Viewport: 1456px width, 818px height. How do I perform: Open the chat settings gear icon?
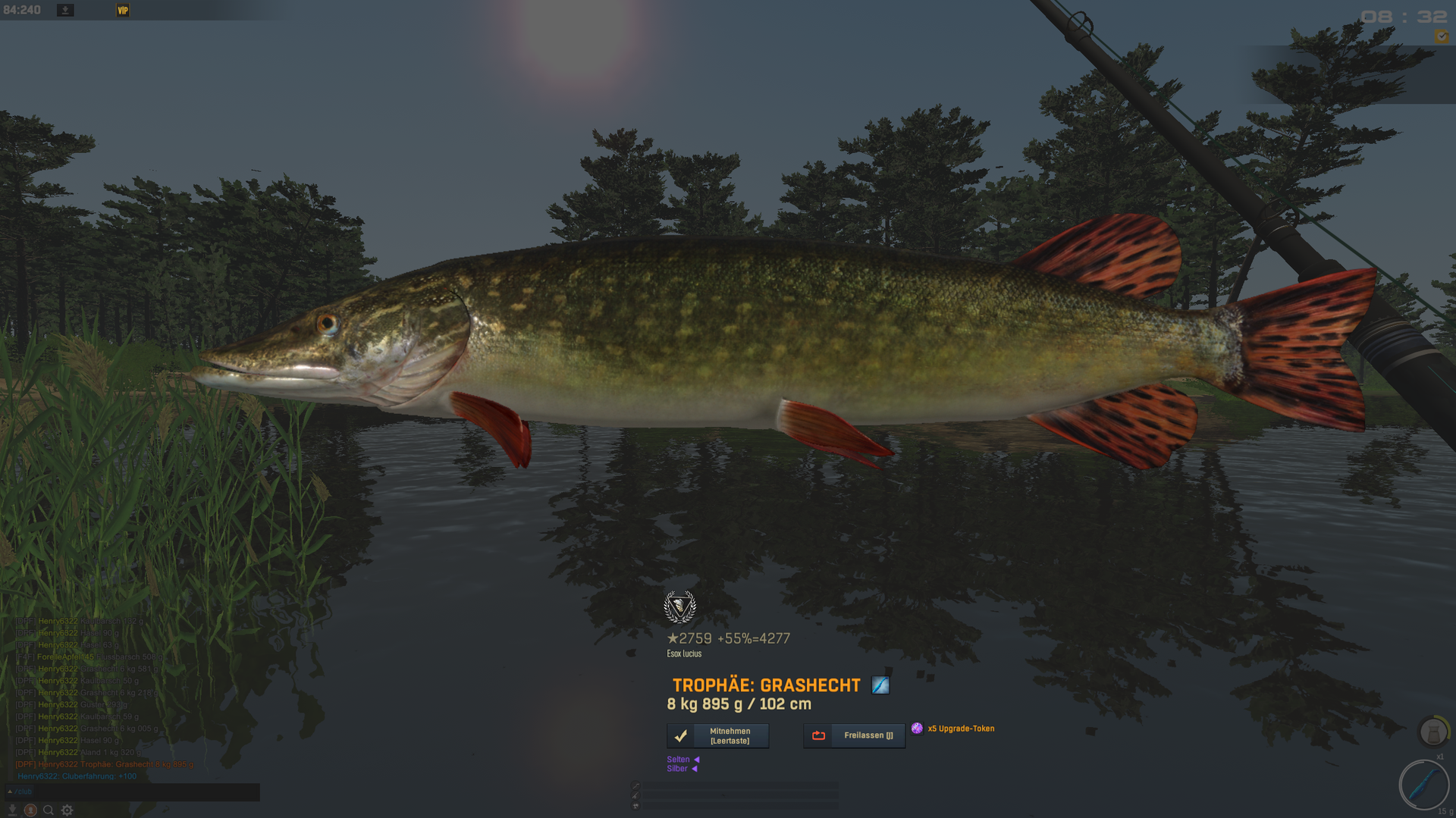coord(67,810)
